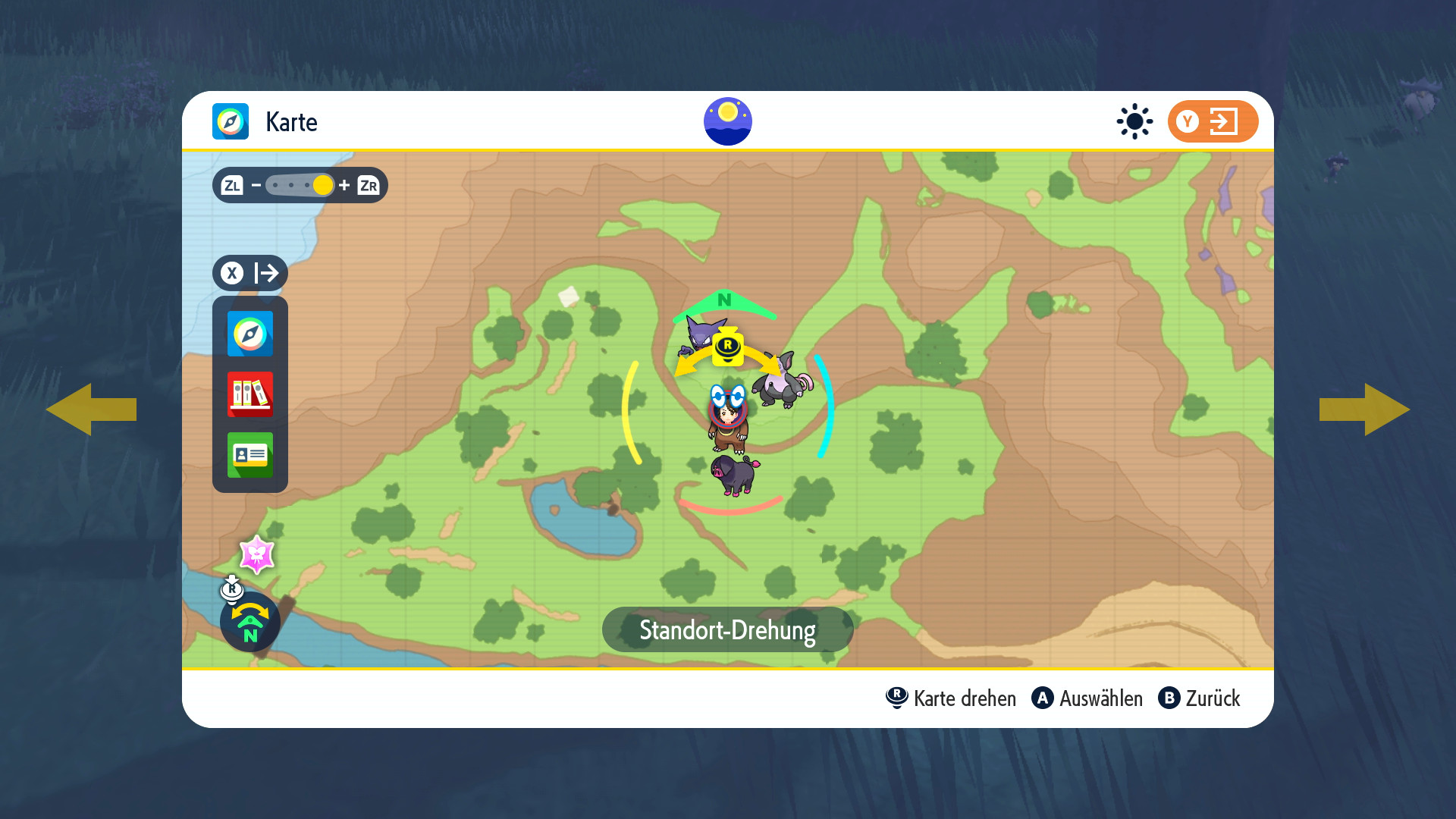Viewport: 1456px width, 819px height.
Task: Select the red Pokédex books icon
Action: point(250,394)
